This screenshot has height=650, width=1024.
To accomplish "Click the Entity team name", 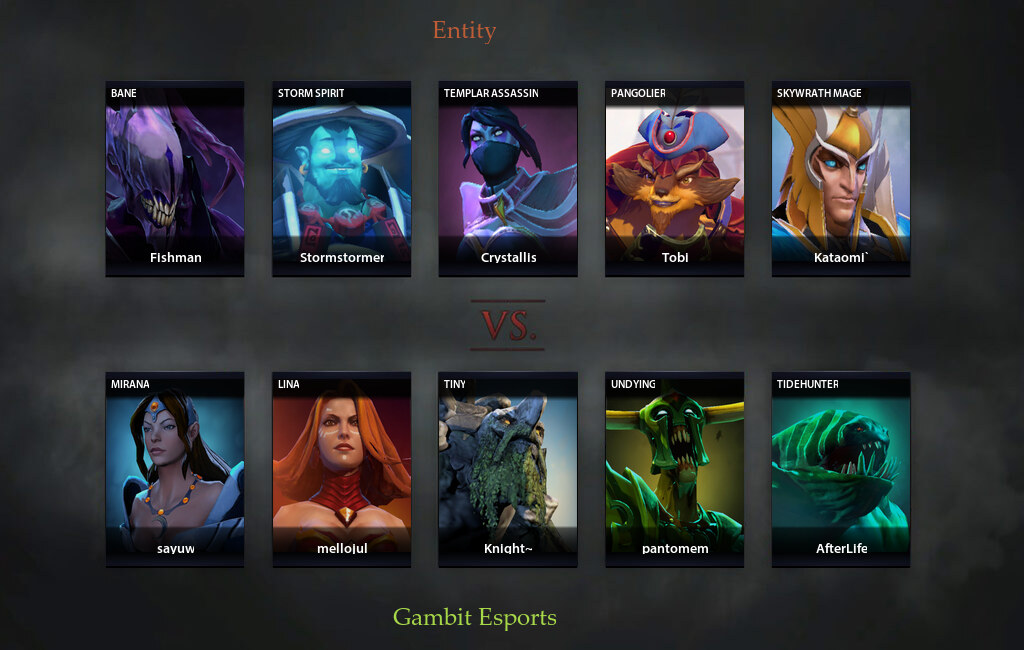I will [x=464, y=31].
